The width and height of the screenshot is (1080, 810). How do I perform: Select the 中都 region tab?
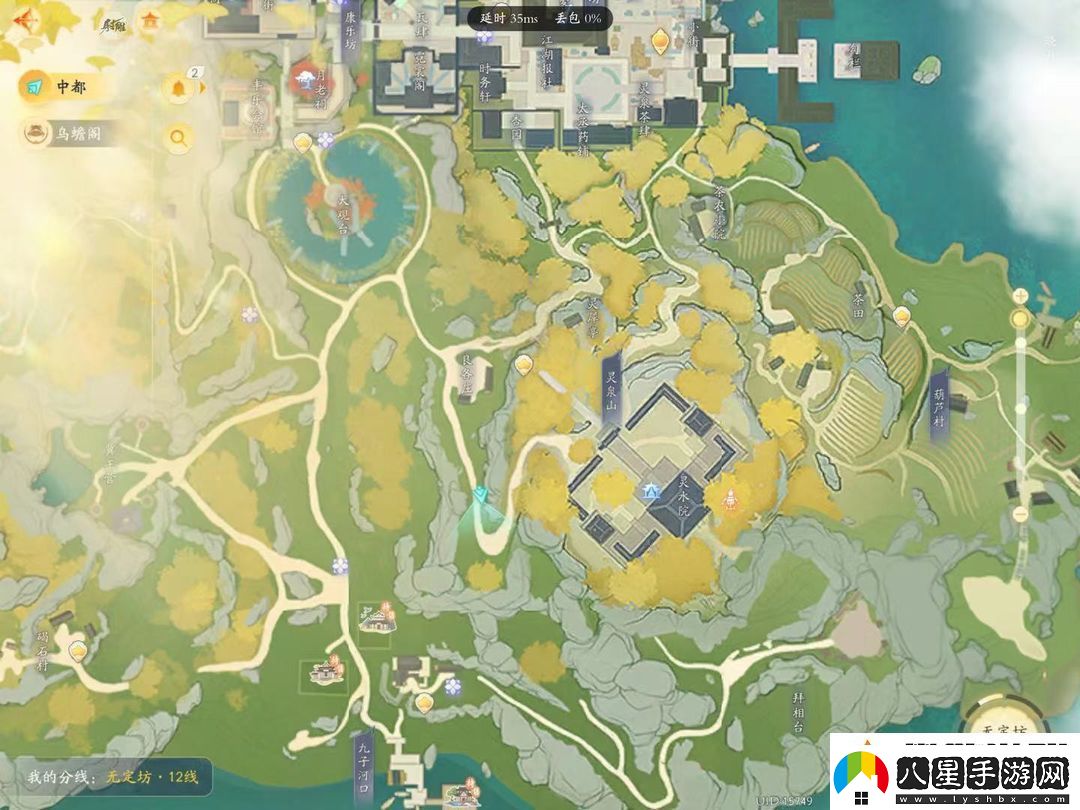58,87
